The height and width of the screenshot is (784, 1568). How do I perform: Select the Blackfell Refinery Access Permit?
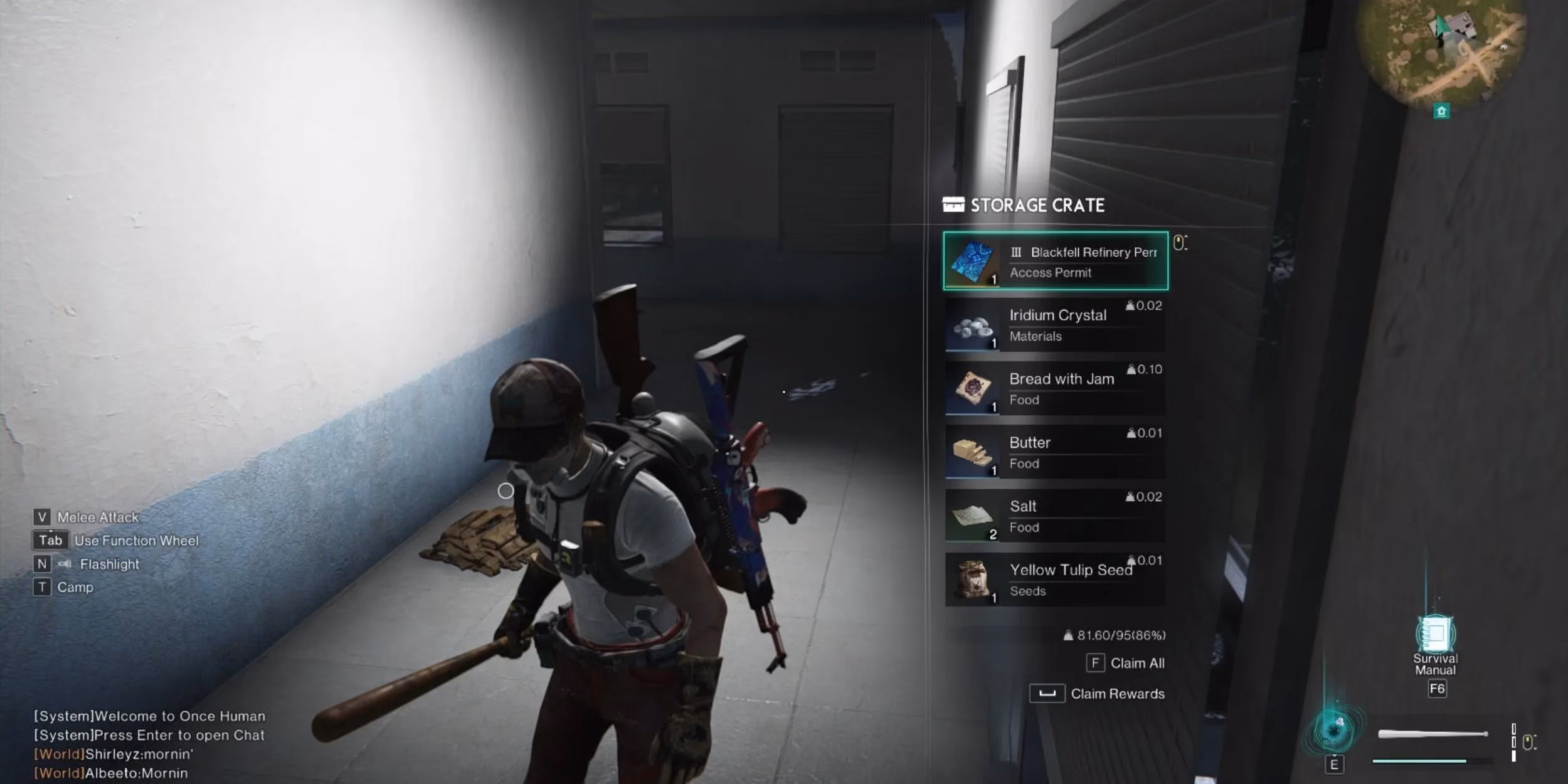coord(1055,261)
